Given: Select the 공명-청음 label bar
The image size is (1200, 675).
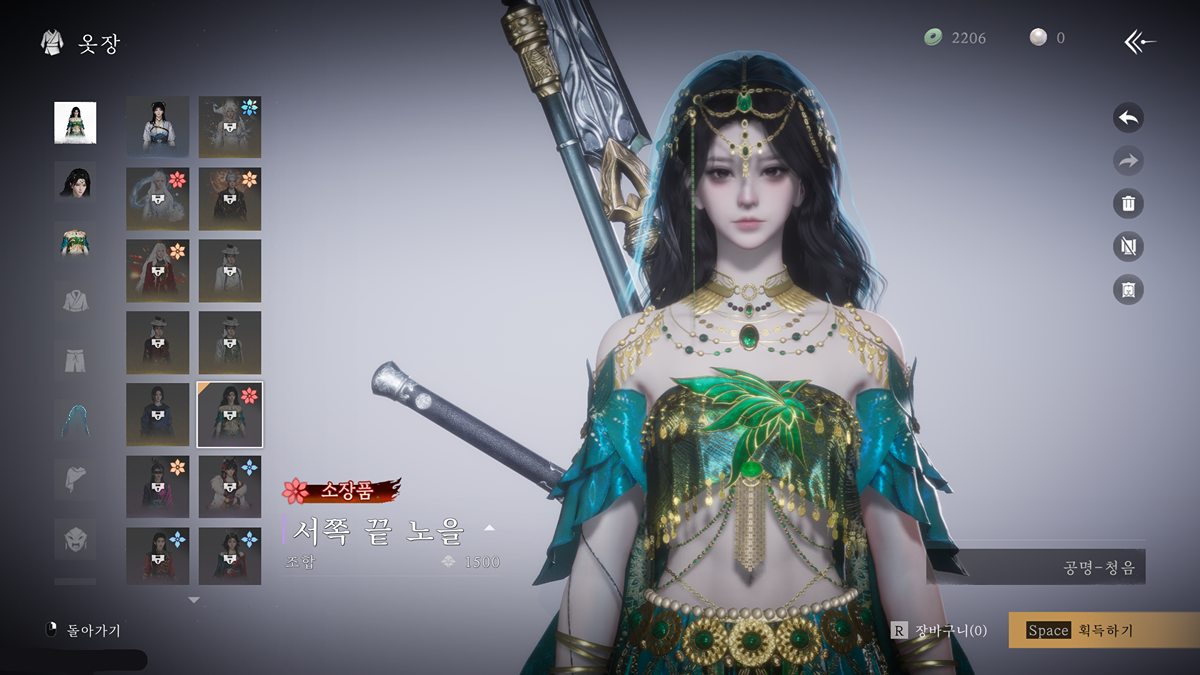Looking at the screenshot, I should [1050, 567].
